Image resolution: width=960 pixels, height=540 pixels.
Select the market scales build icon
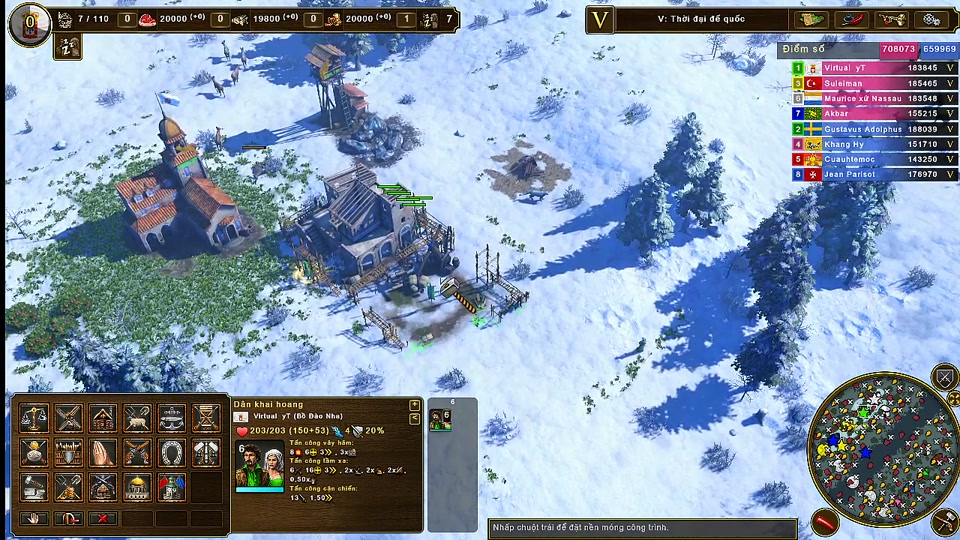35,417
